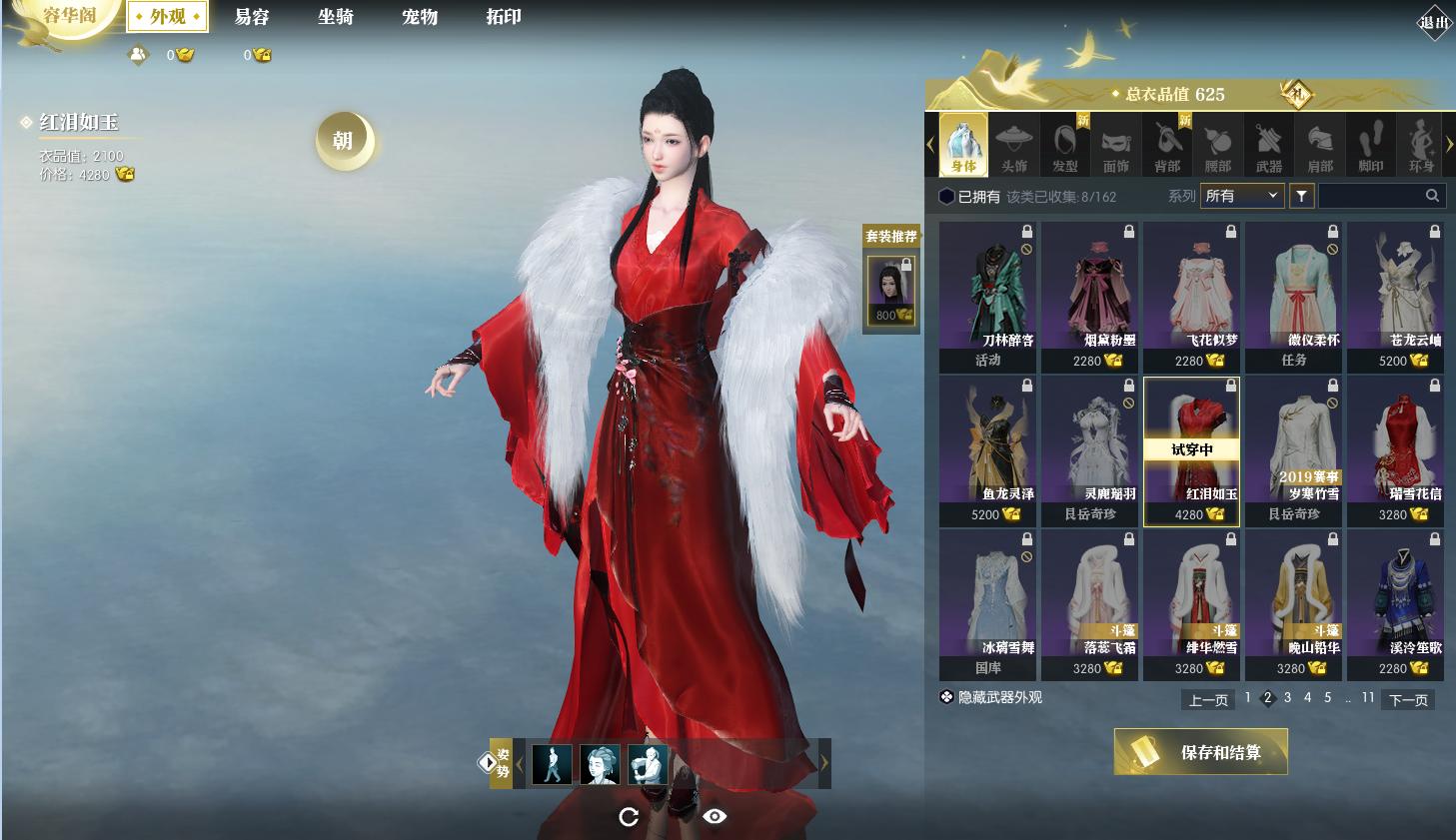
Task: Open the 系列 series dropdown showing 所有
Action: pos(1241,196)
